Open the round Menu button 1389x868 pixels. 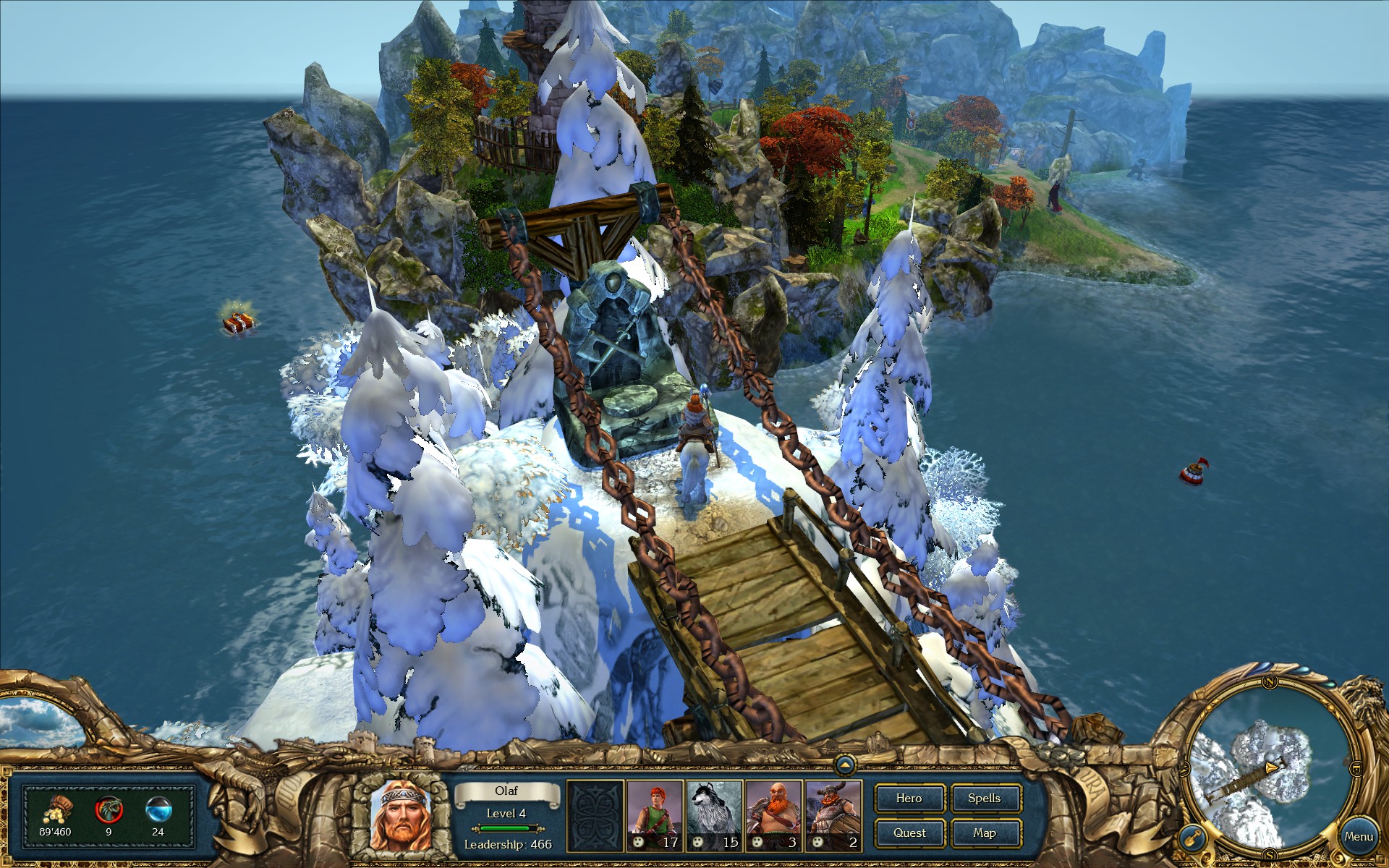(1358, 837)
